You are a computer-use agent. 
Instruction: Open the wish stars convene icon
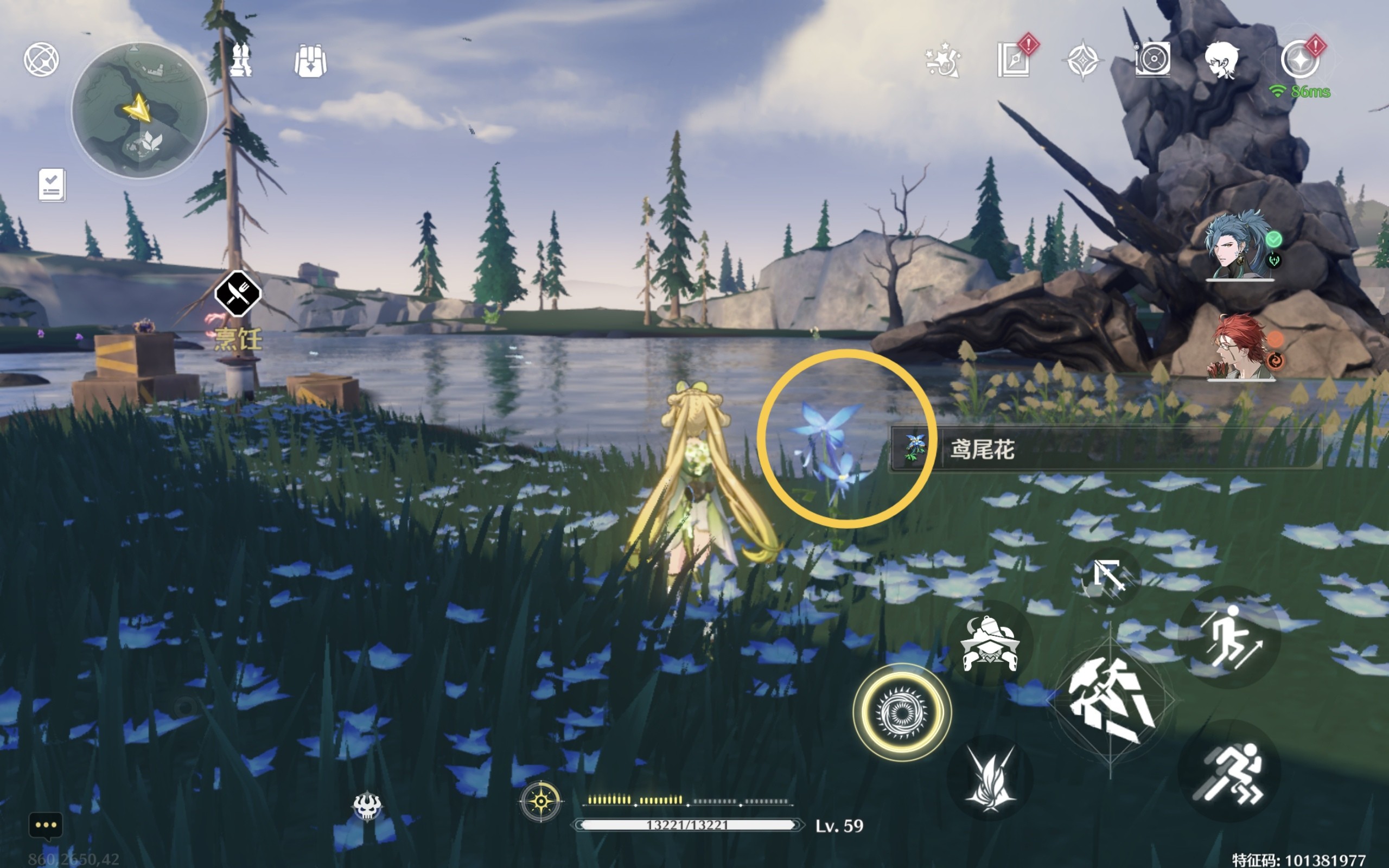tap(942, 60)
